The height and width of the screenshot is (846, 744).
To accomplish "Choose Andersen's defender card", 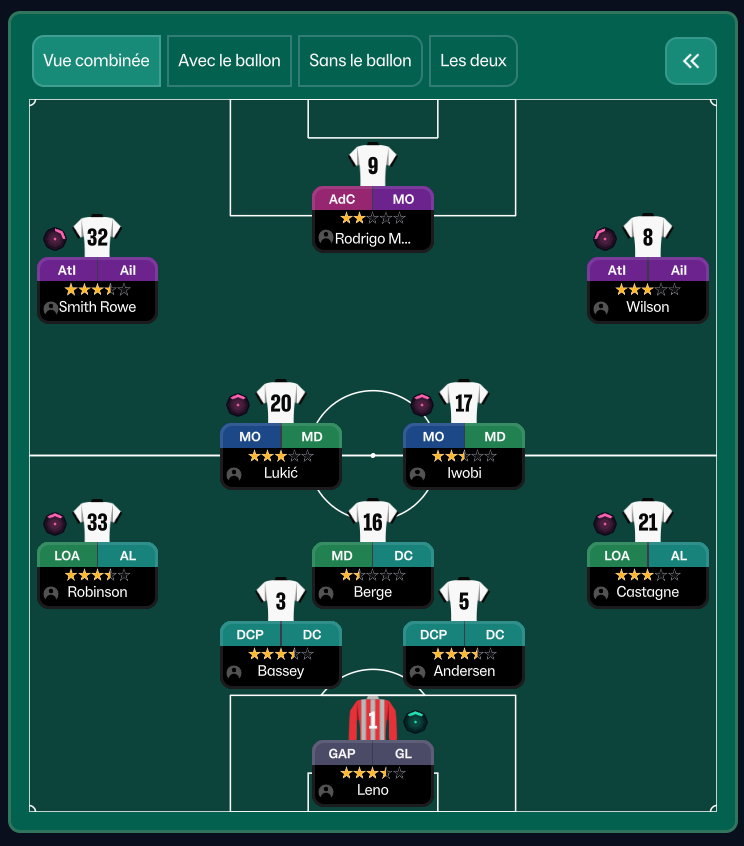I will coord(463,653).
